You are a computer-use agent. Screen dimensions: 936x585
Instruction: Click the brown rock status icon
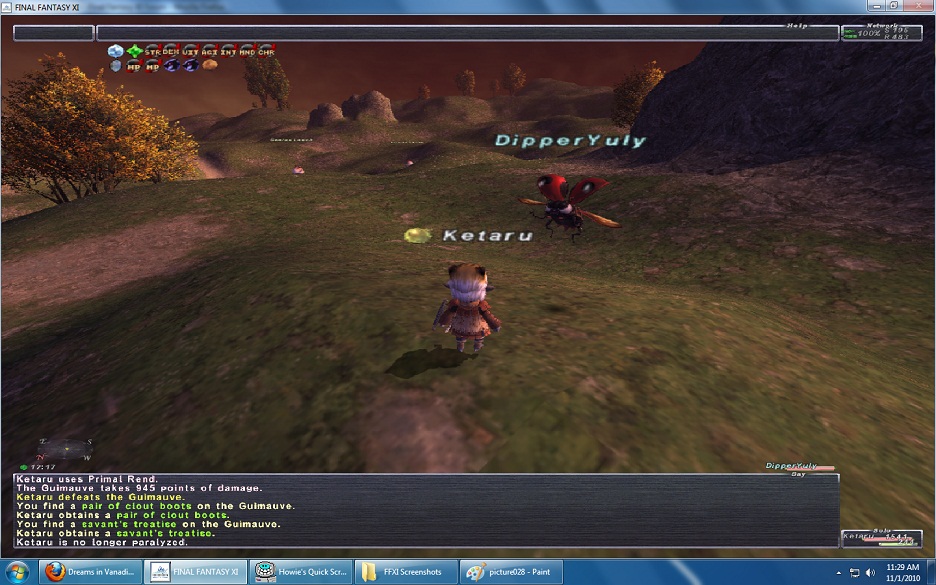pos(210,65)
